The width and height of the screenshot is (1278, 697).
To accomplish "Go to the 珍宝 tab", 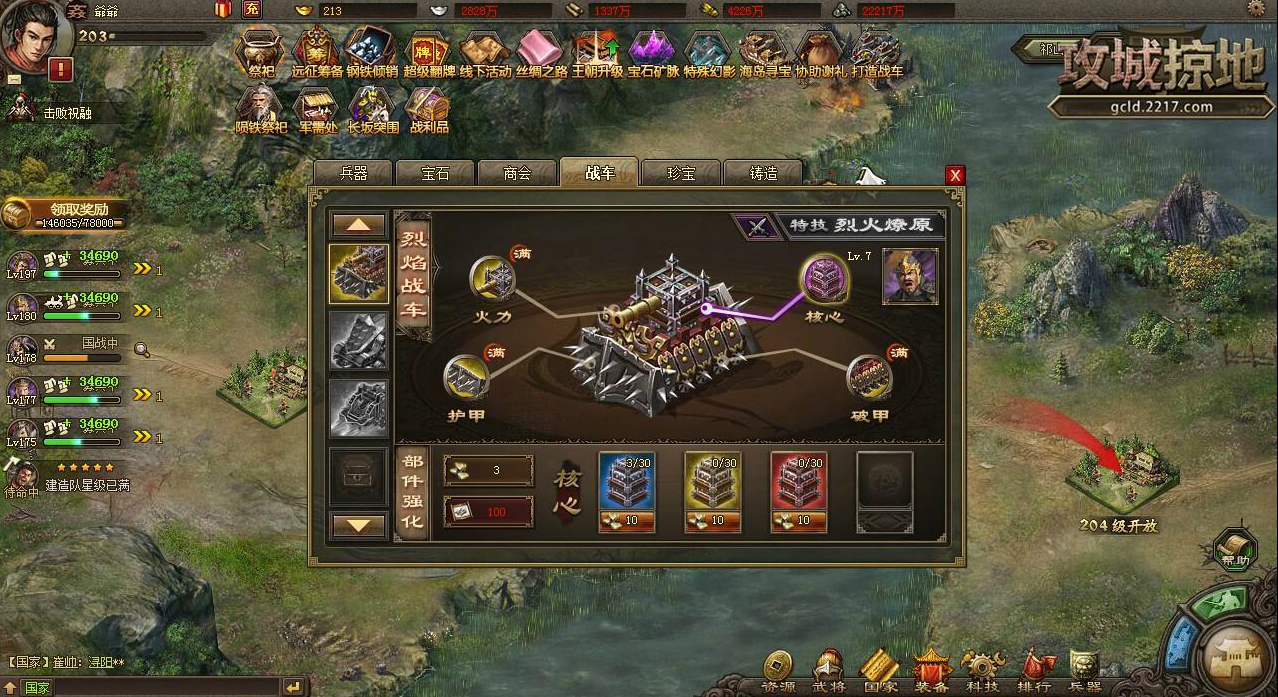I will coord(681,173).
